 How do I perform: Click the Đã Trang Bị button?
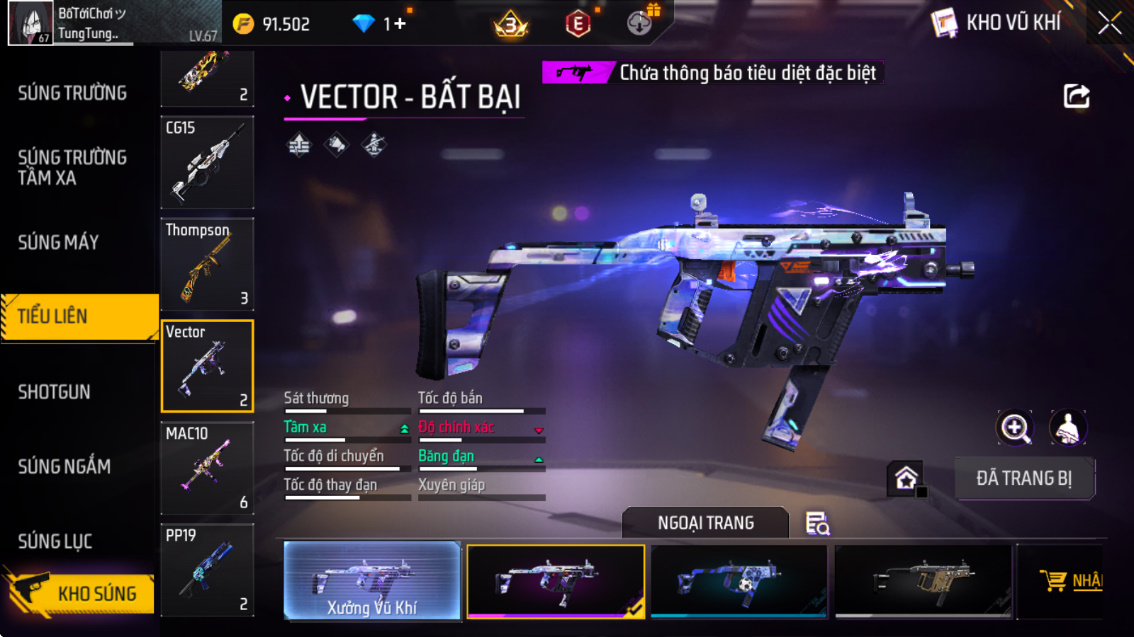(x=1024, y=478)
